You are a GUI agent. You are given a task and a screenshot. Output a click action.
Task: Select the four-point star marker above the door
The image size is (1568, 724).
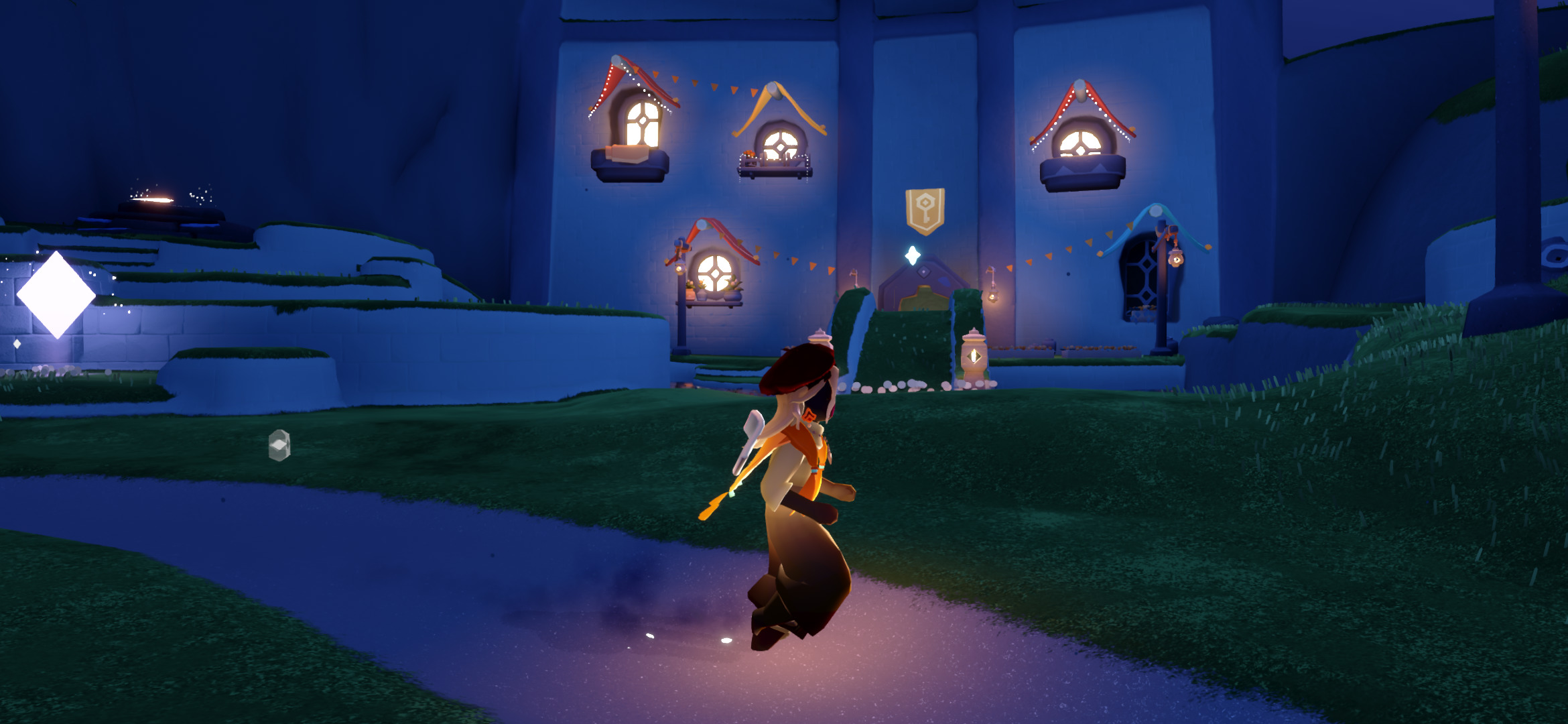912,255
